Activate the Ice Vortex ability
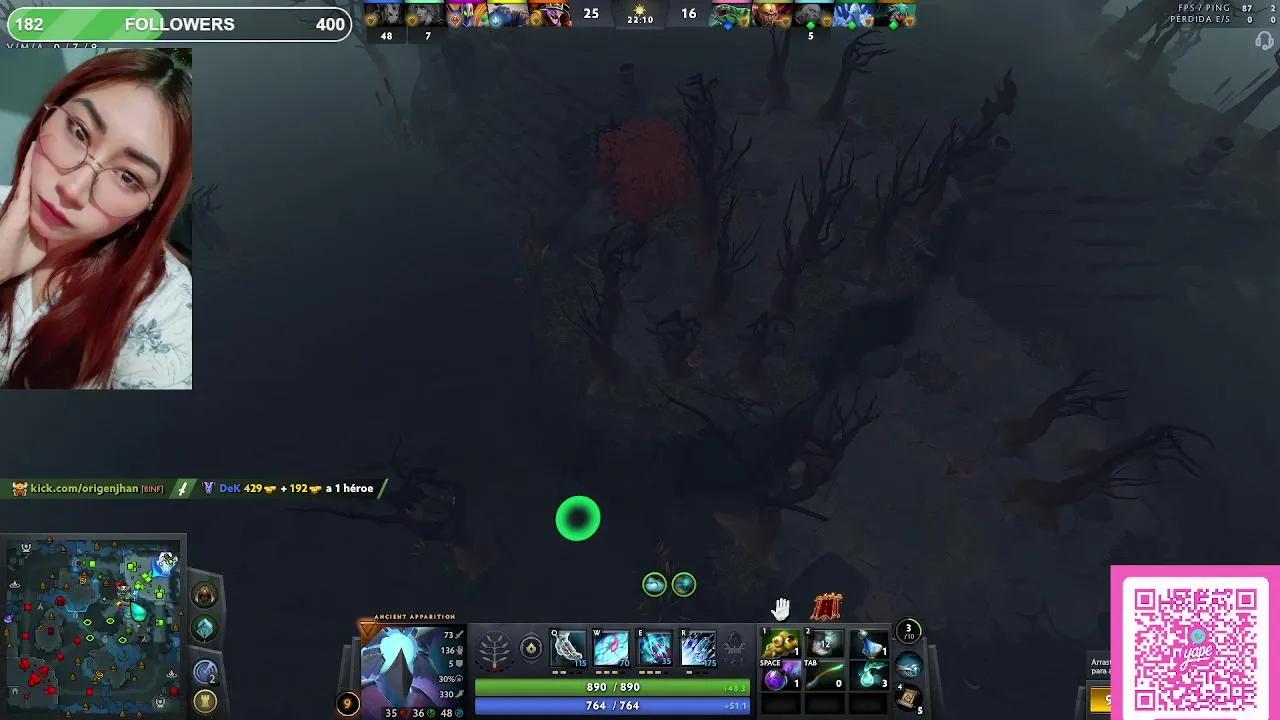 click(x=611, y=649)
